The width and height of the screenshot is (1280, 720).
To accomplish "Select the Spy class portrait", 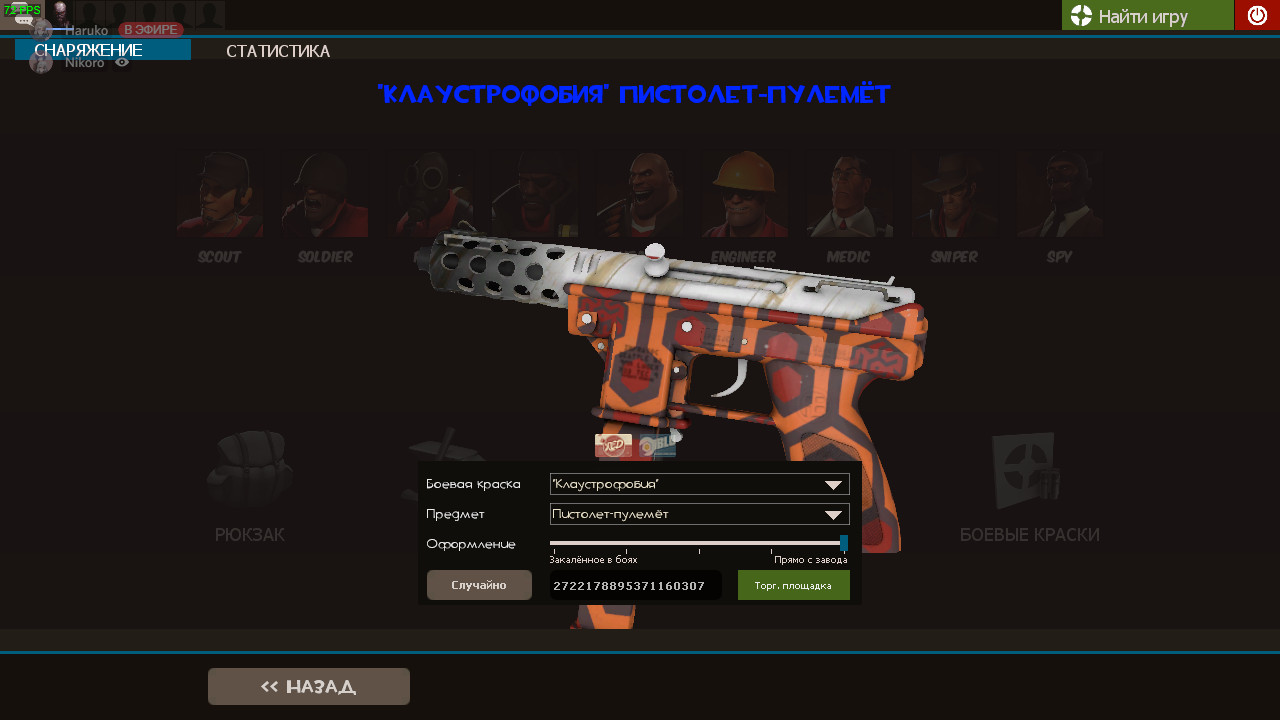I will tap(1058, 195).
